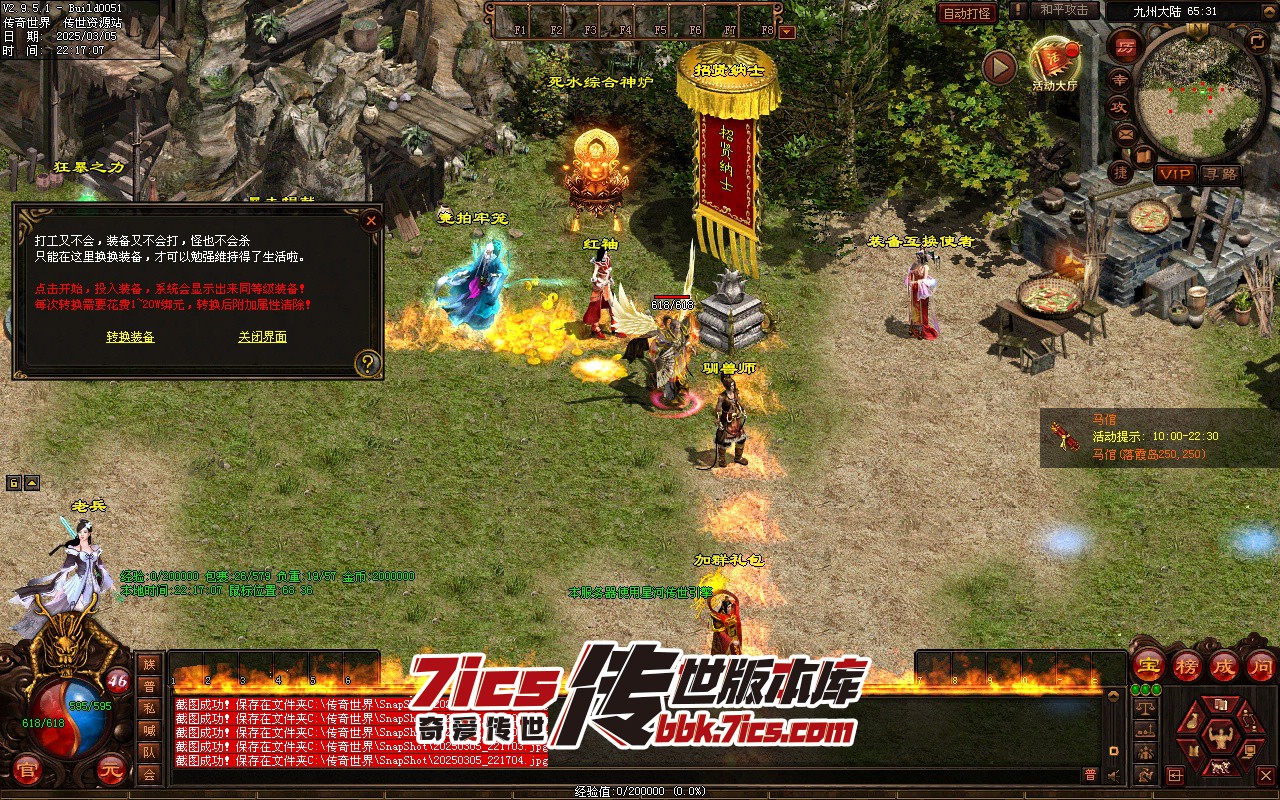Image resolution: width=1280 pixels, height=800 pixels.
Task: Open the mail envelope icon
Action: click(1125, 134)
